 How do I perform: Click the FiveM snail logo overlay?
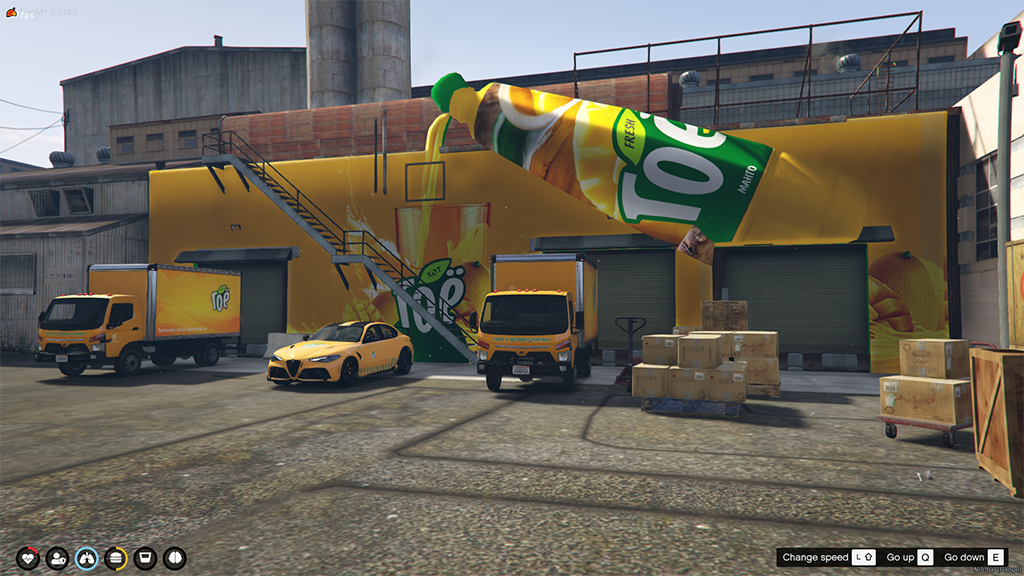pyautogui.click(x=11, y=11)
